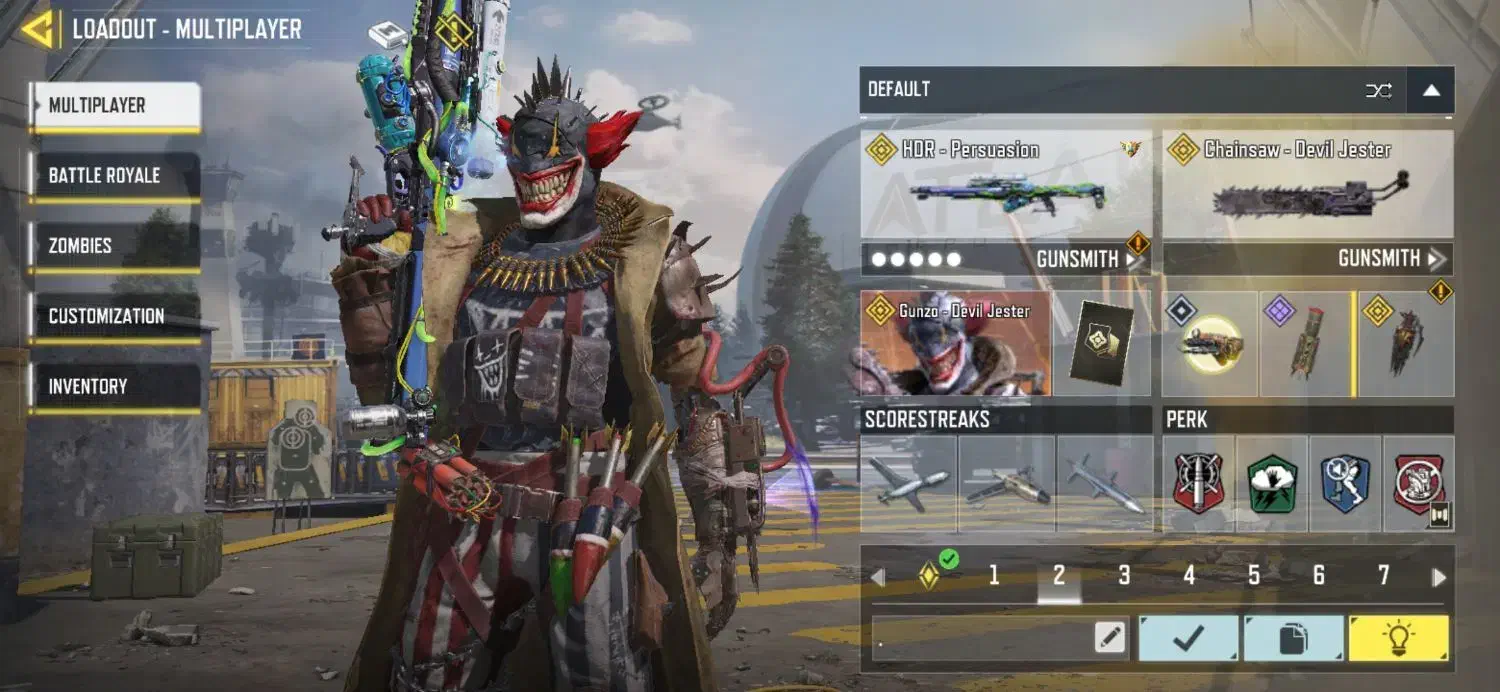
Task: Go back using the yellow arrow
Action: click(x=37, y=29)
